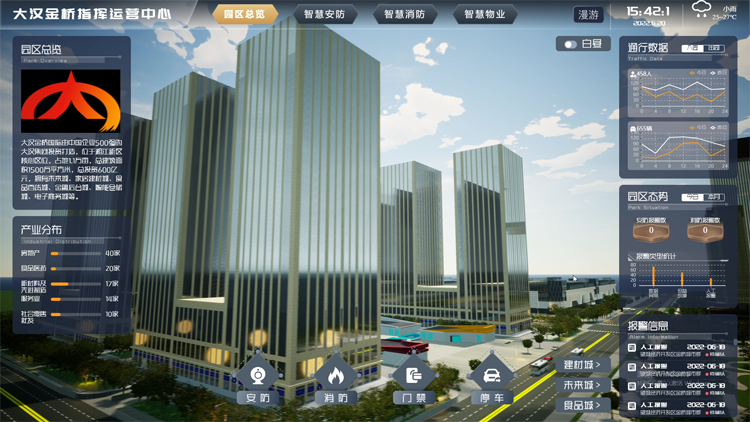Switch to the 智慧安防 tab
This screenshot has height=422, width=750.
(x=325, y=15)
